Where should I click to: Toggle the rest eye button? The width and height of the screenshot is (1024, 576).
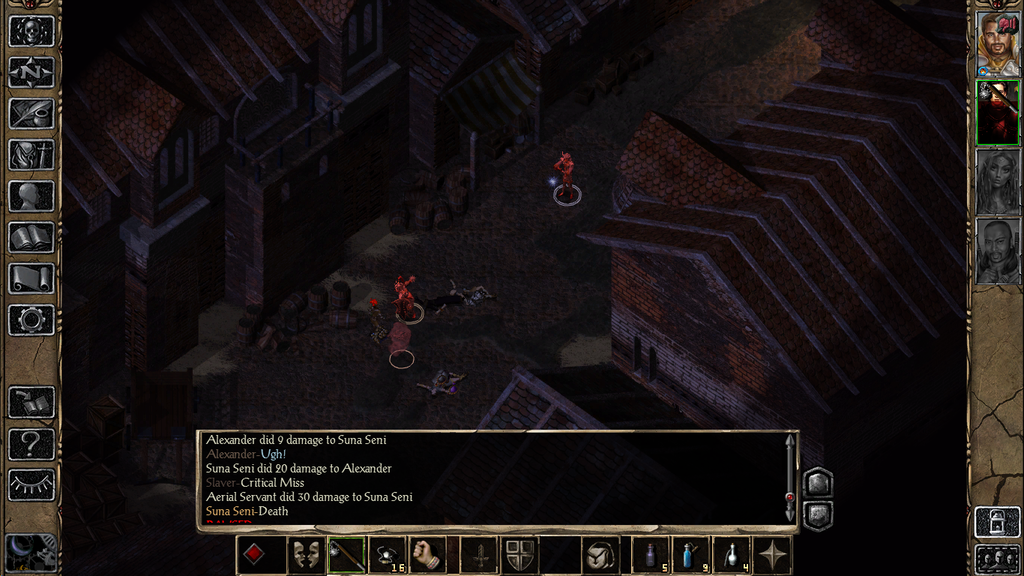pyautogui.click(x=31, y=484)
